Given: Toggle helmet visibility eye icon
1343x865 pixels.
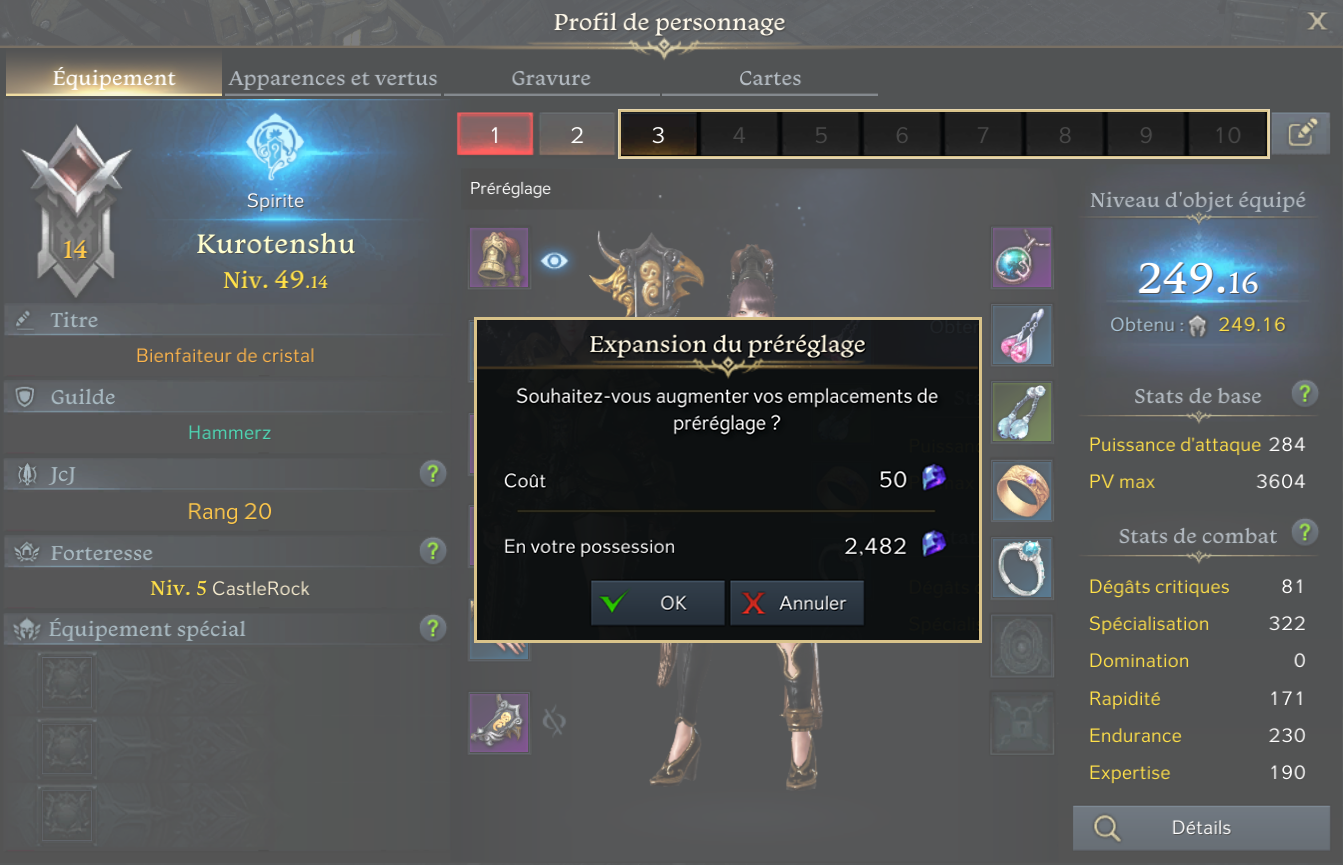Looking at the screenshot, I should click(x=555, y=261).
